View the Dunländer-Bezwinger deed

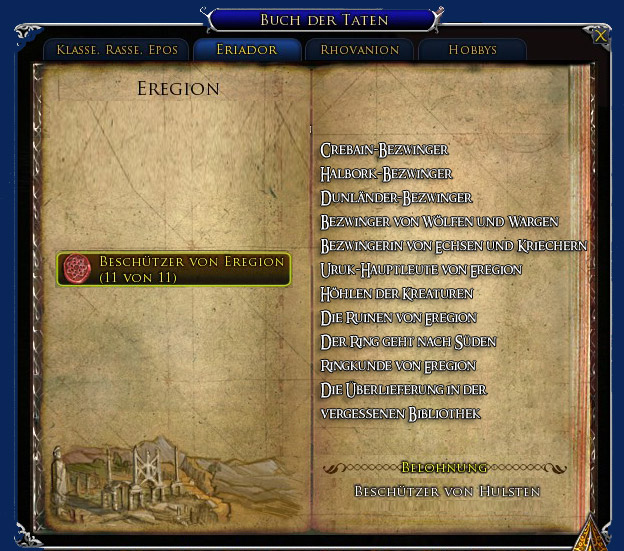coord(396,198)
